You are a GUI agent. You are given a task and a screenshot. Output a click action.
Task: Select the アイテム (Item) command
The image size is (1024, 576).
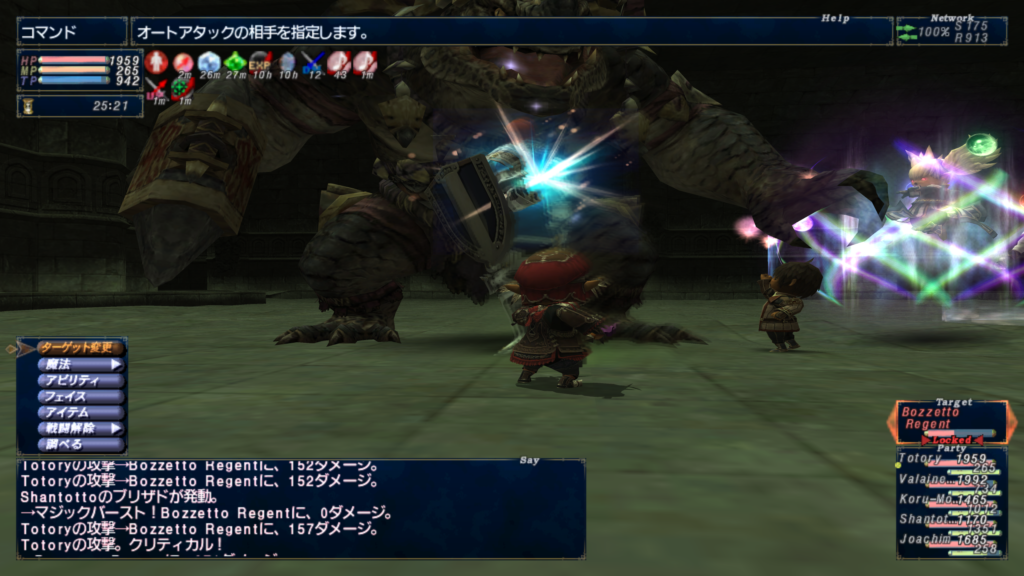point(80,412)
